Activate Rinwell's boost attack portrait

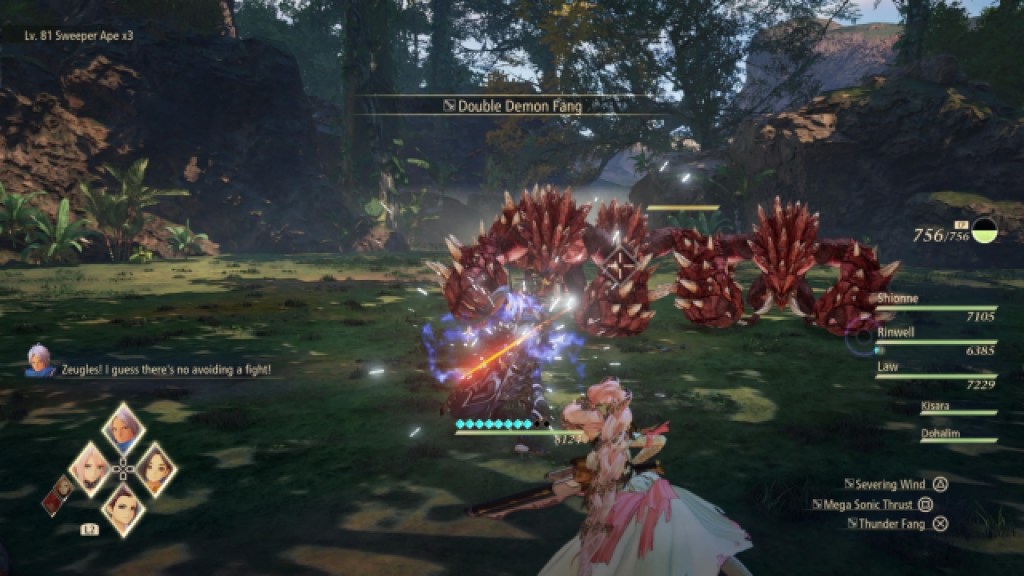pos(153,468)
